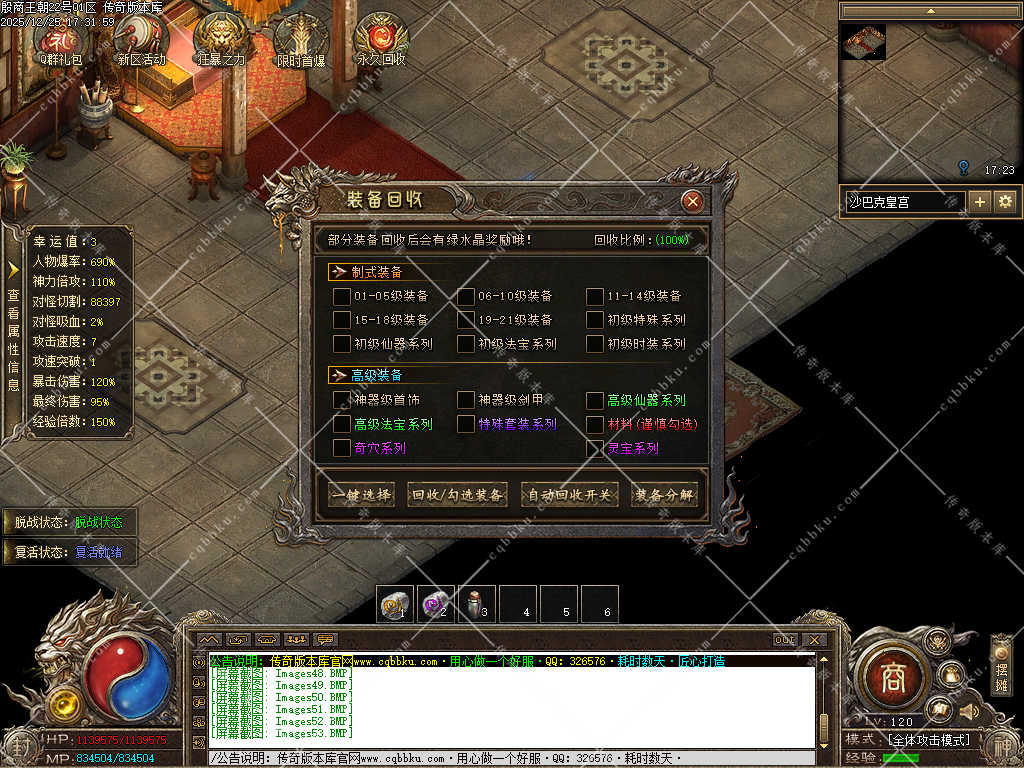Toggle the 灵宝系列 checkbox

coord(595,448)
